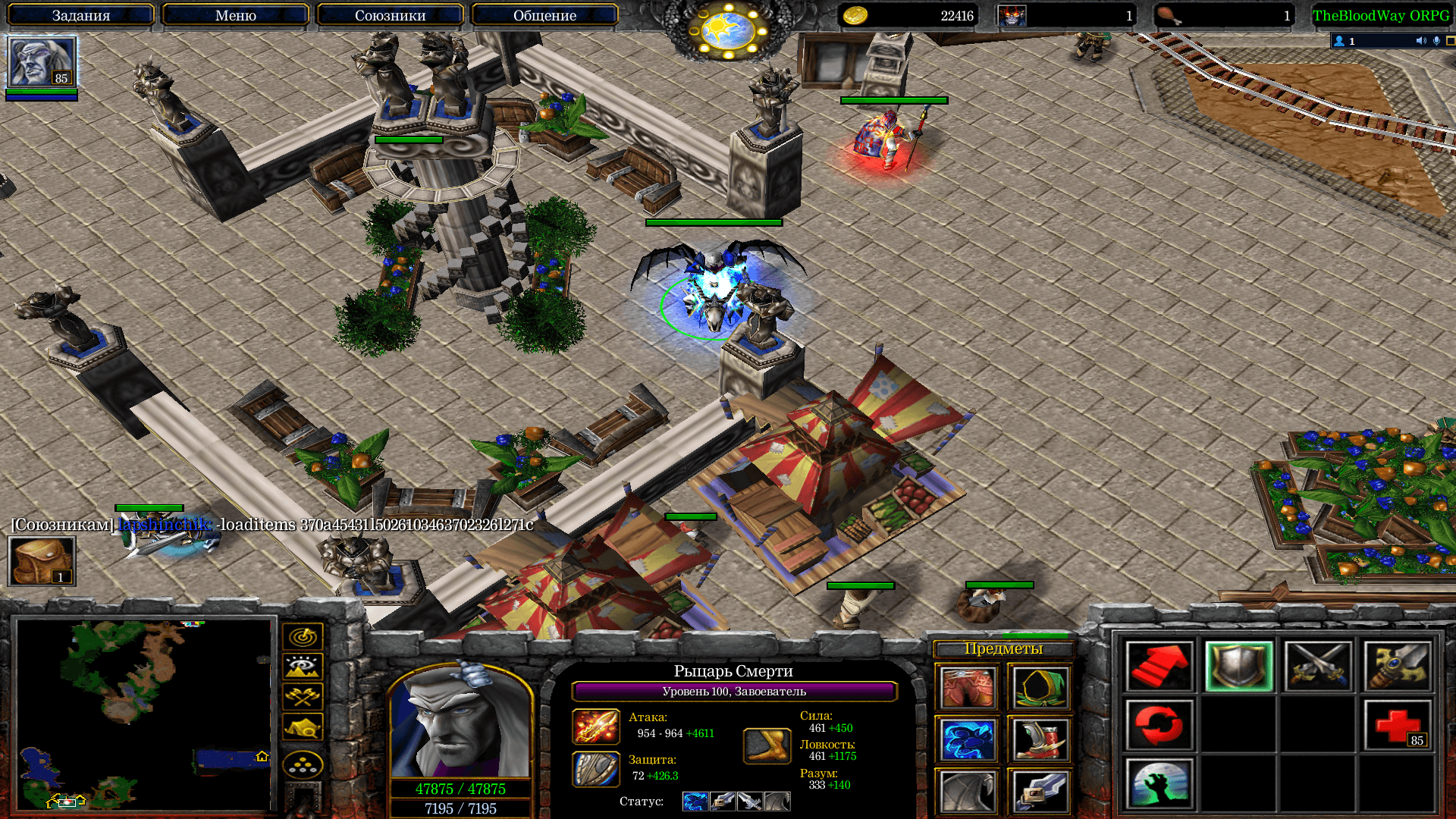Use the red circular arrows command
The image size is (1456, 819).
(1159, 726)
